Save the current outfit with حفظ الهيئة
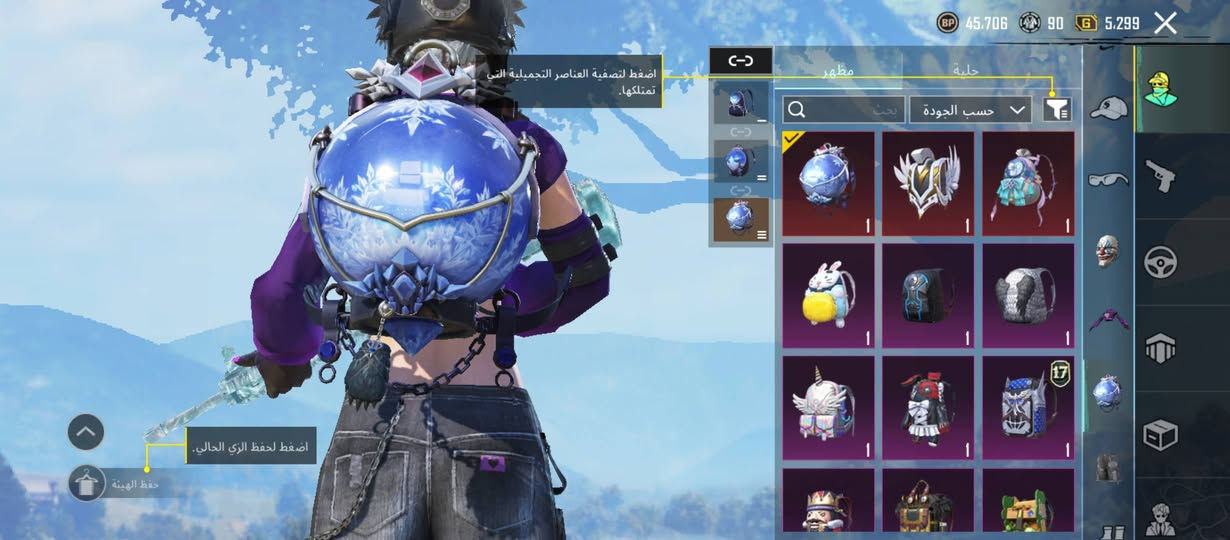The image size is (1230, 540). [x=88, y=484]
